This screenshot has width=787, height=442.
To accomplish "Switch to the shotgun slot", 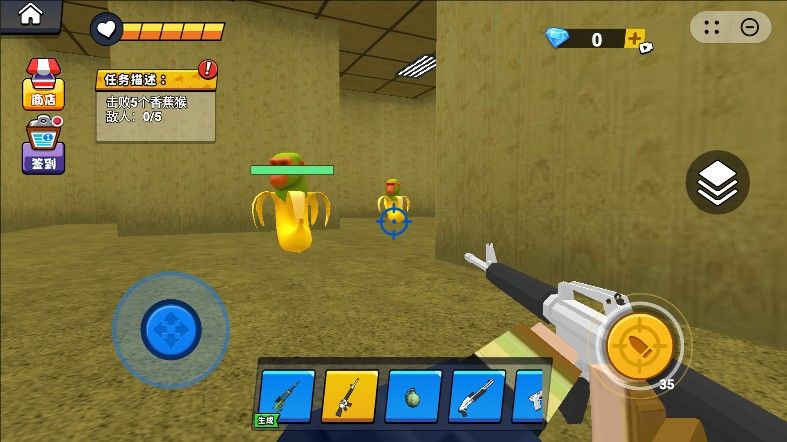I will click(x=477, y=397).
